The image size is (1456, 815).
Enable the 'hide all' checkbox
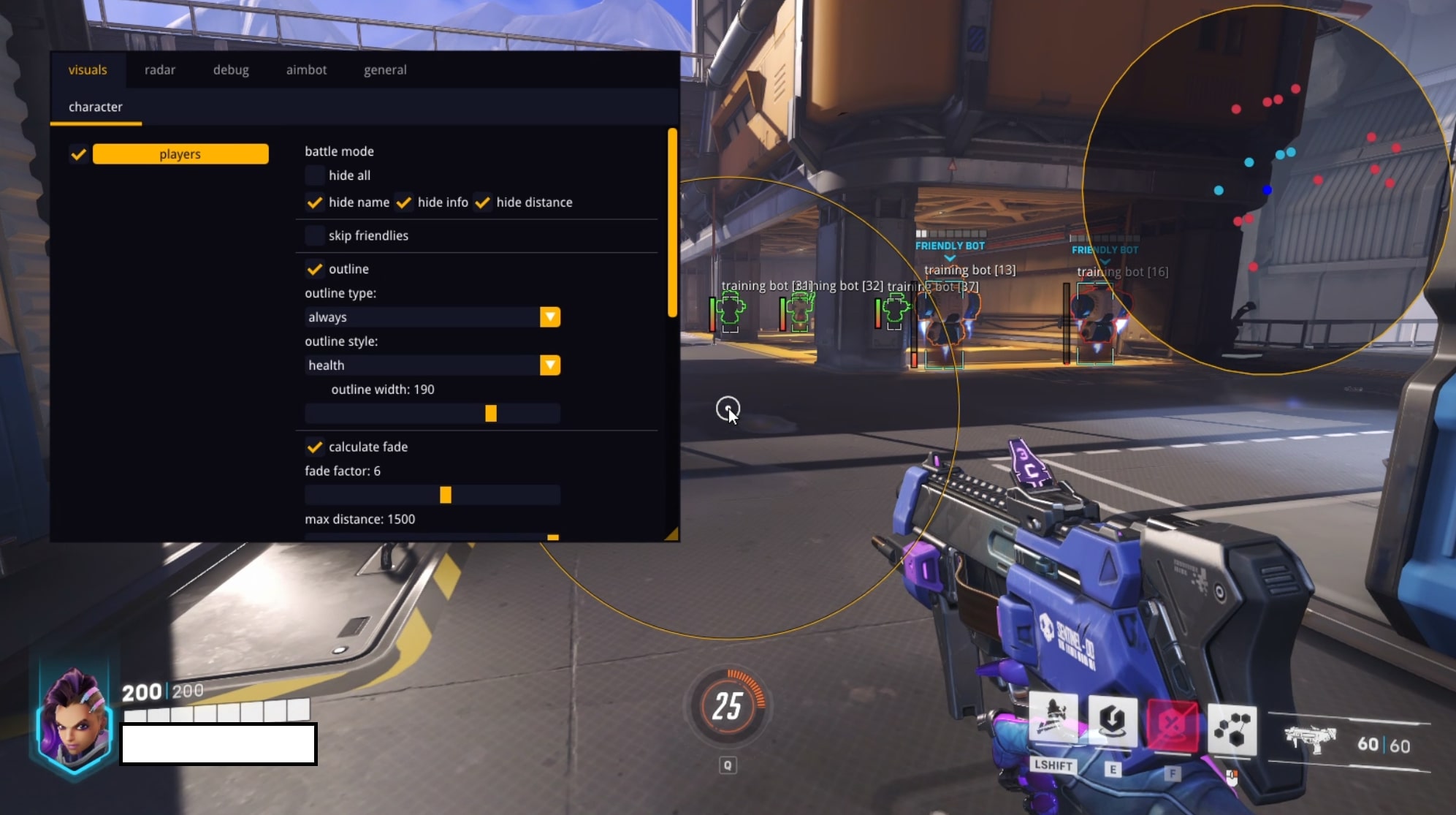coord(314,175)
